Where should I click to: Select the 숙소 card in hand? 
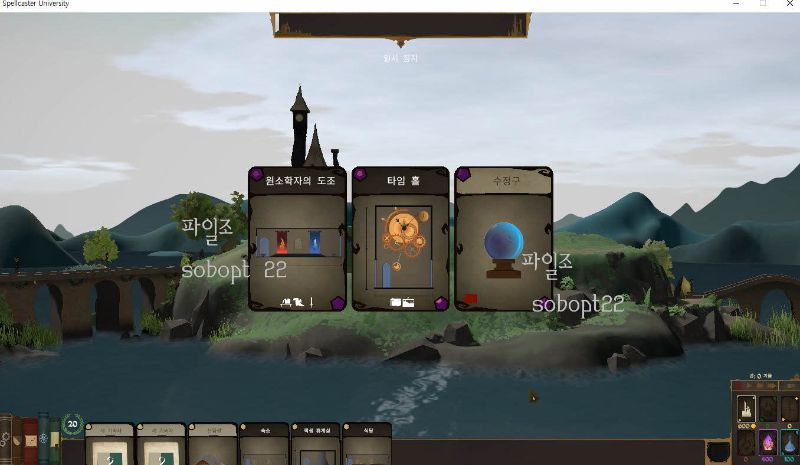(264, 445)
